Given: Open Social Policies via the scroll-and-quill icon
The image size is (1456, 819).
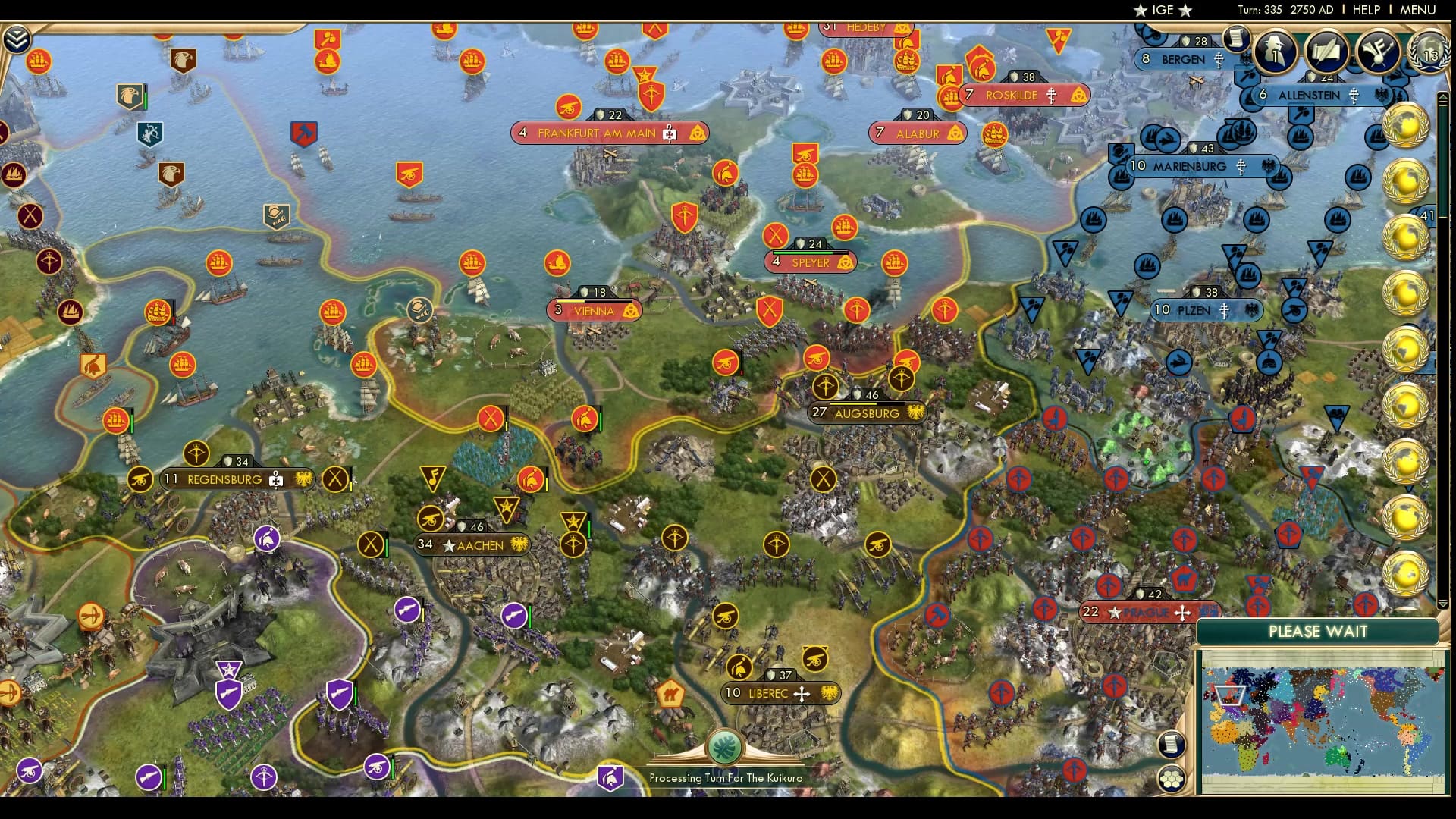Looking at the screenshot, I should (x=1327, y=51).
